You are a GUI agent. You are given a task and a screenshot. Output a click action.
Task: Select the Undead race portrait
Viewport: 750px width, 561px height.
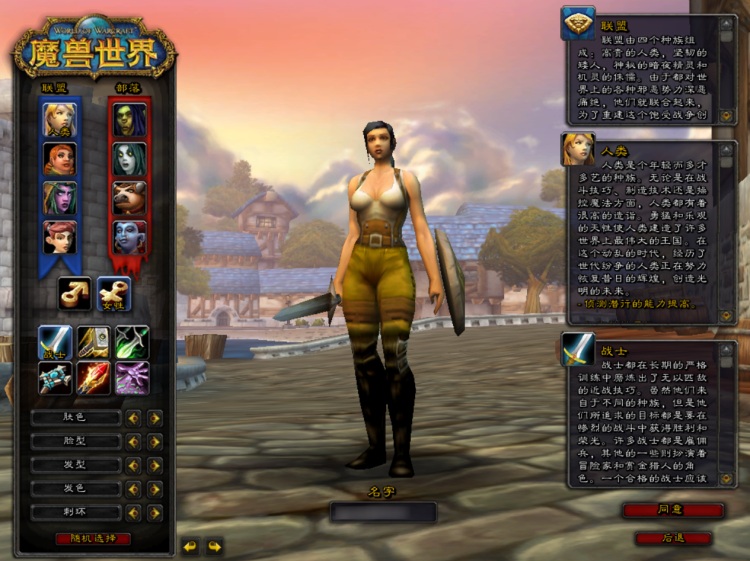(130, 158)
